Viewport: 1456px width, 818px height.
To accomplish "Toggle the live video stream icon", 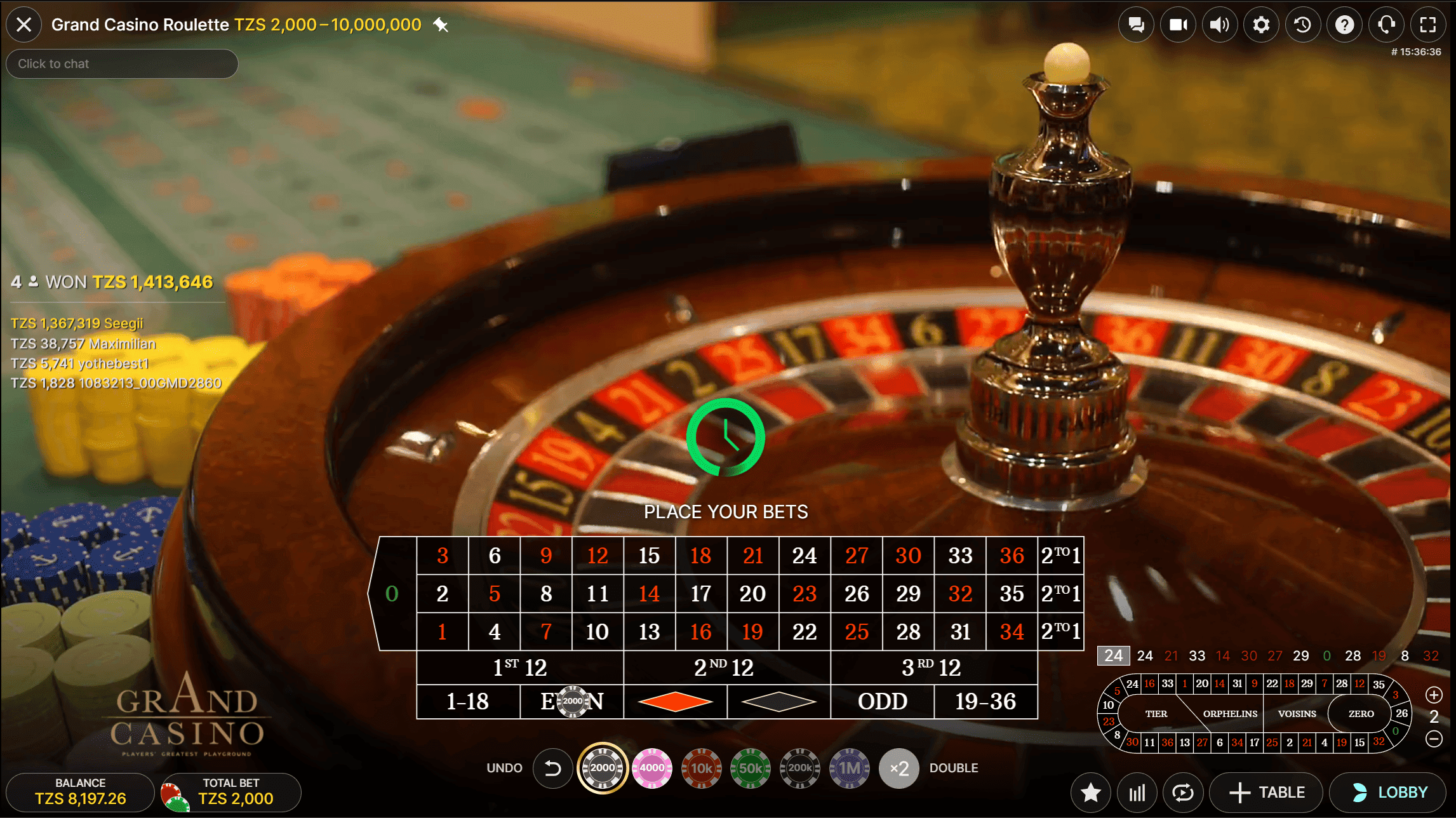I will 1178,24.
